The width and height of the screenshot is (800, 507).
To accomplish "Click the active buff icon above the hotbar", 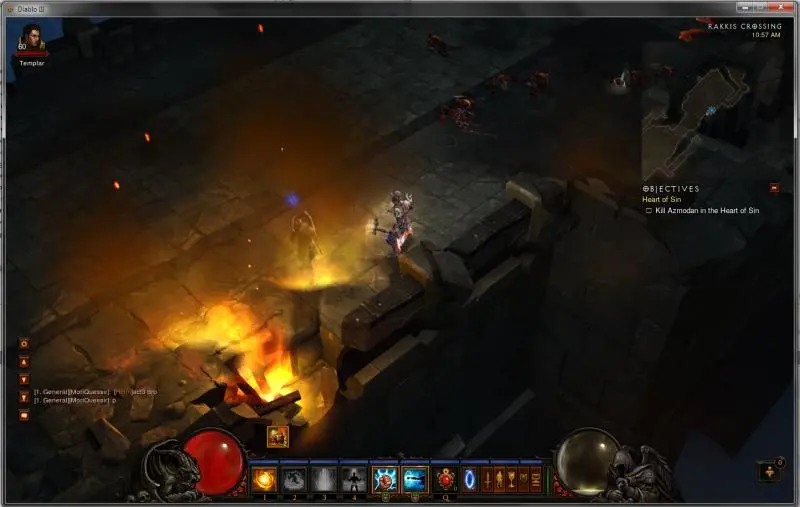I will [x=277, y=436].
